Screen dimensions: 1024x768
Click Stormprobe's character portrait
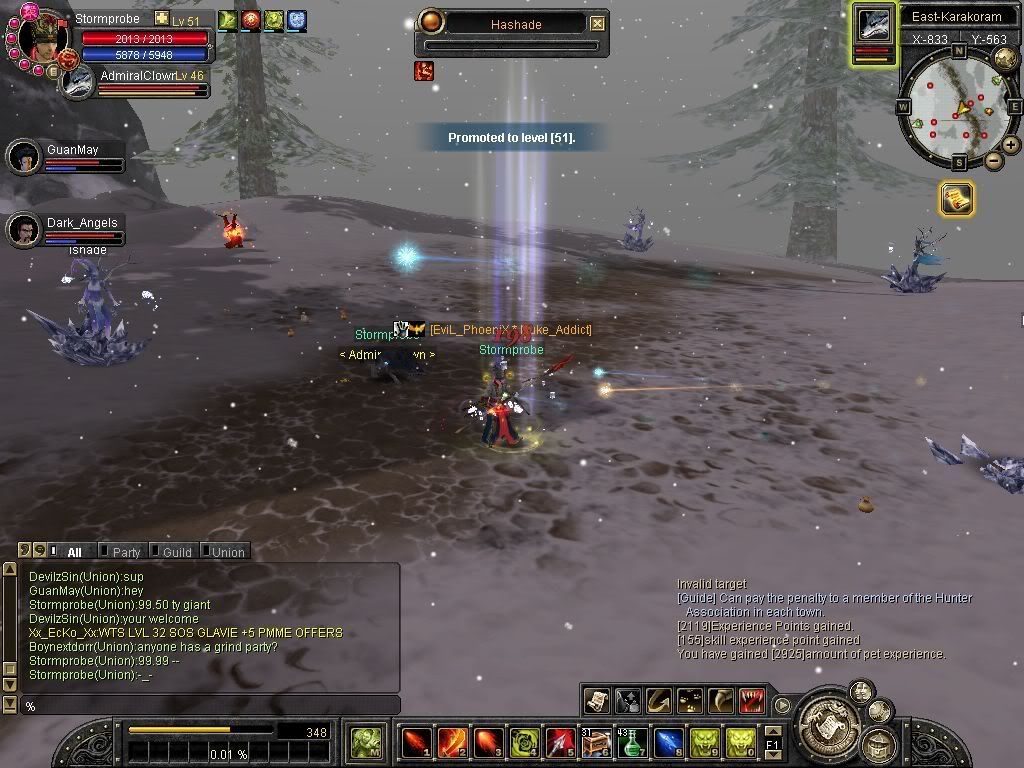pos(42,36)
